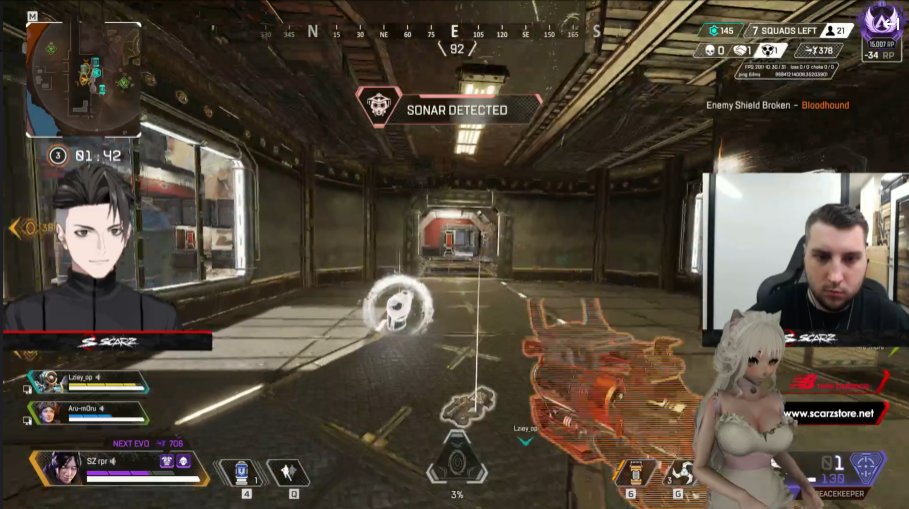
Task: Select teammate Aru-m0ru's squad card
Action: [x=88, y=411]
